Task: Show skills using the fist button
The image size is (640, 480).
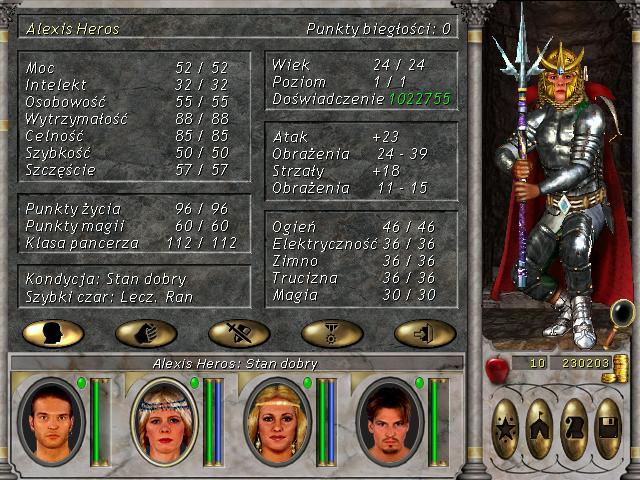Action: 146,333
